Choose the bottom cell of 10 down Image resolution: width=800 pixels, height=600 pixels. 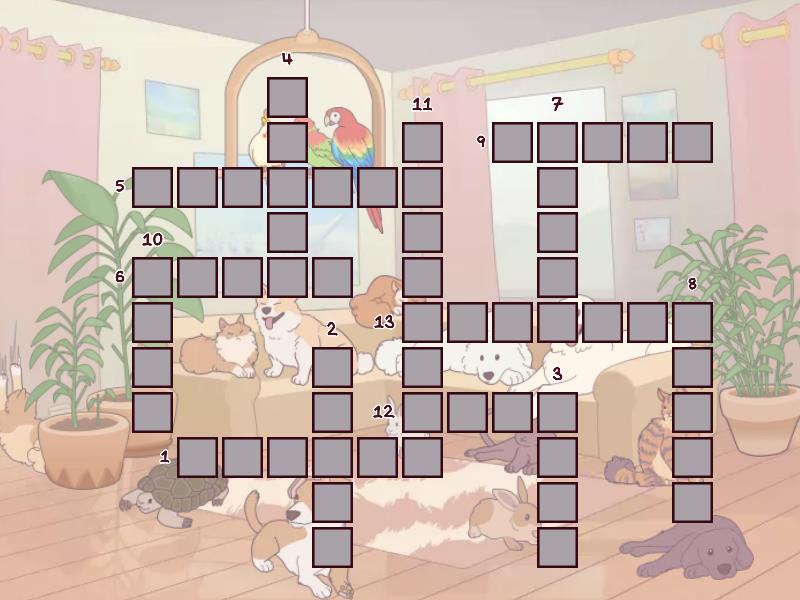(x=152, y=412)
